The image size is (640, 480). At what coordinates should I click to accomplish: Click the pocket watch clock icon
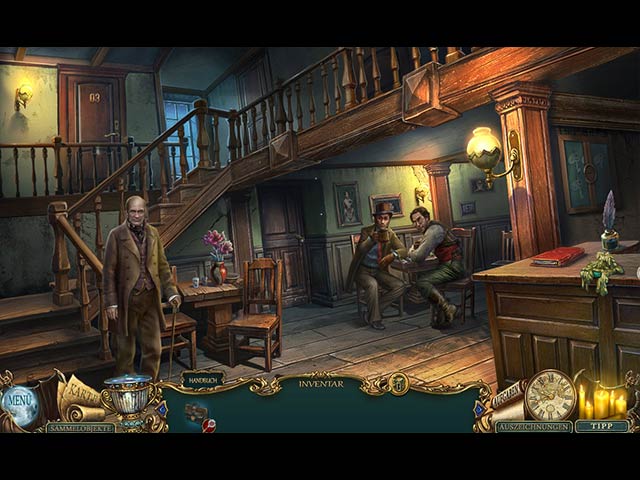pos(549,395)
